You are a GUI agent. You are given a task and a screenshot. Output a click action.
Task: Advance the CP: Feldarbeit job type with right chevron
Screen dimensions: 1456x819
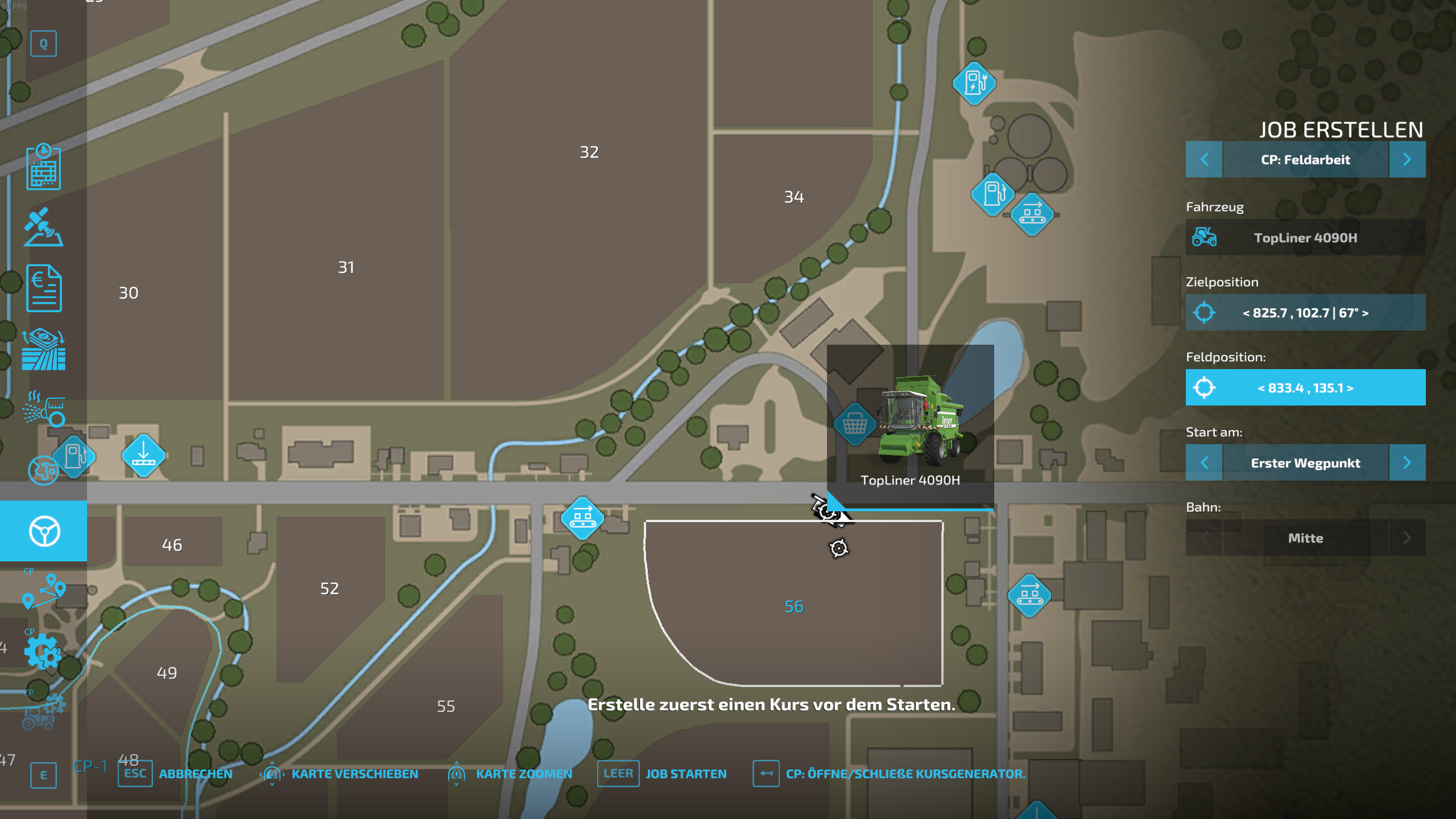pyautogui.click(x=1408, y=159)
